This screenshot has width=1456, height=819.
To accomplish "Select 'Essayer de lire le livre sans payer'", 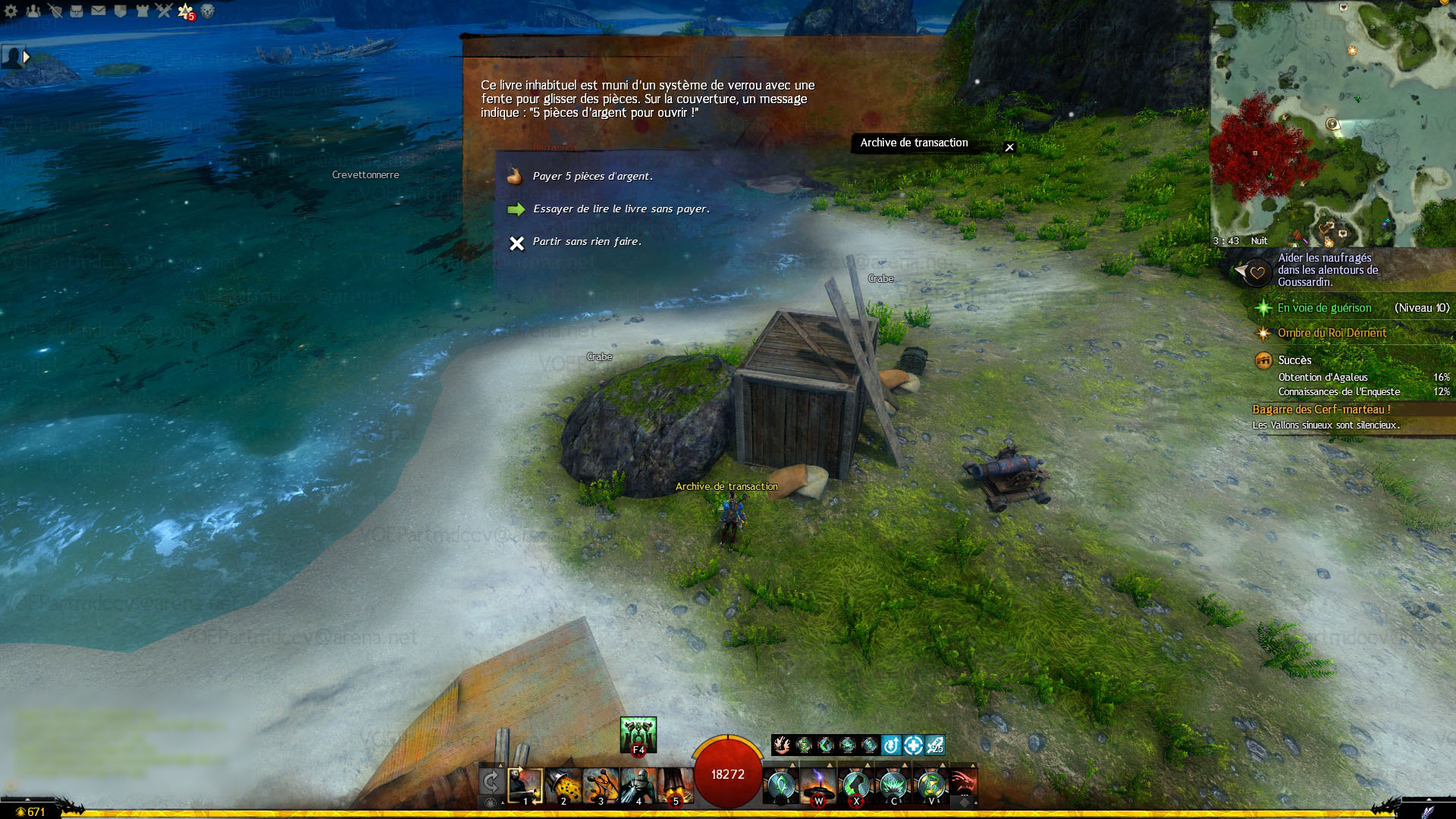I will click(621, 209).
